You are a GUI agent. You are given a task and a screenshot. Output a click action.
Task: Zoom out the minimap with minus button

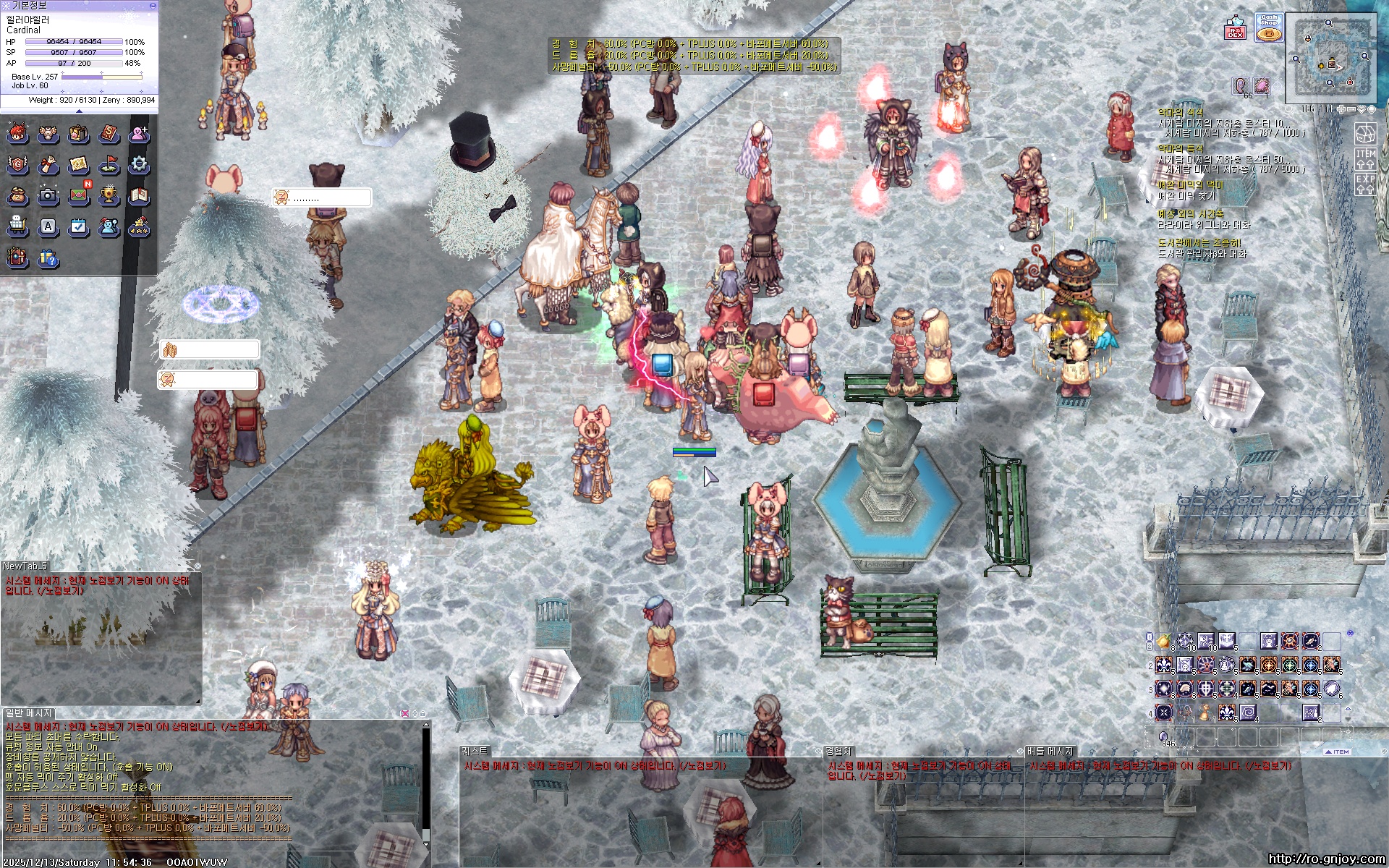(1351, 109)
